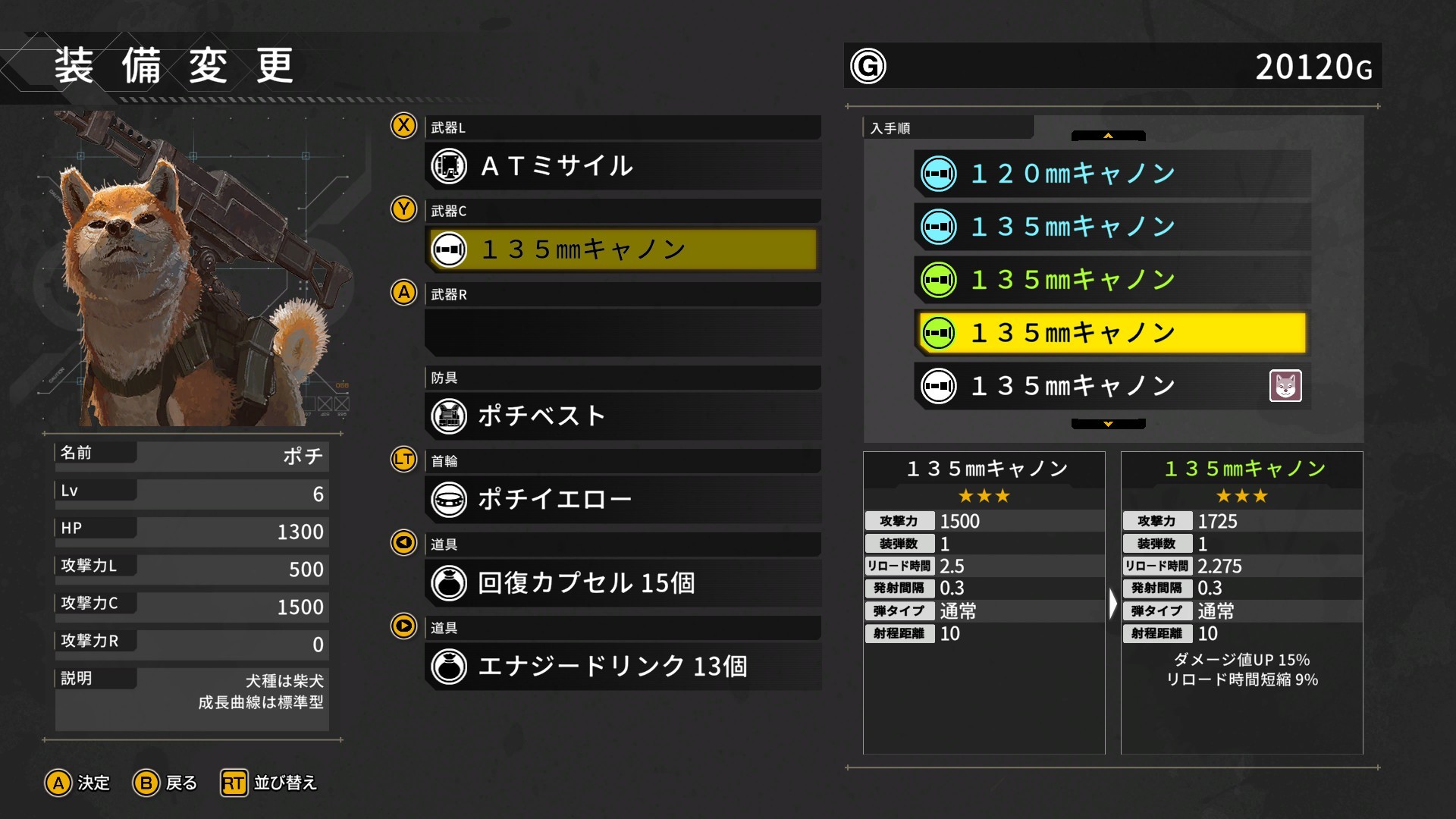The image size is (1456, 819).
Task: Click the AT missile icon in 武器L slot
Action: [449, 166]
